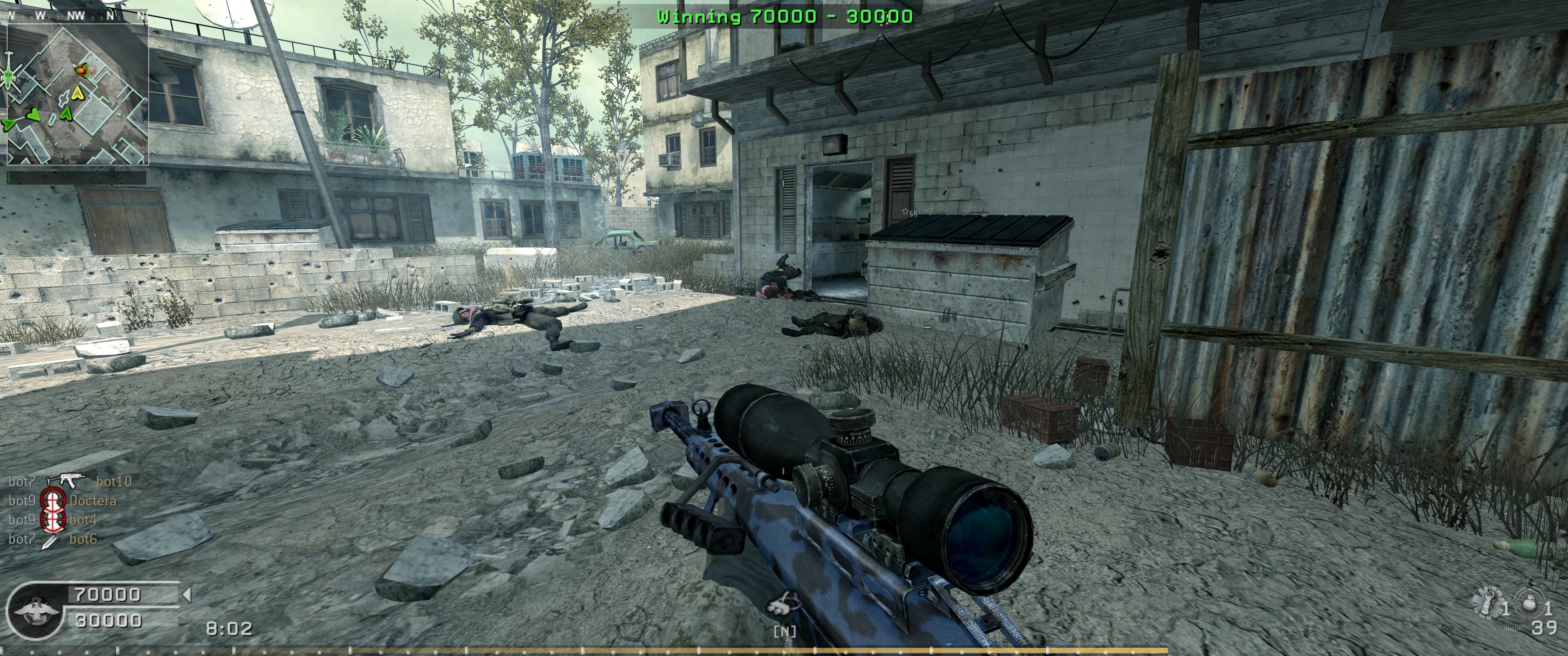1568x656 pixels.
Task: Click the orange marker on the minimap
Action: coord(81,71)
